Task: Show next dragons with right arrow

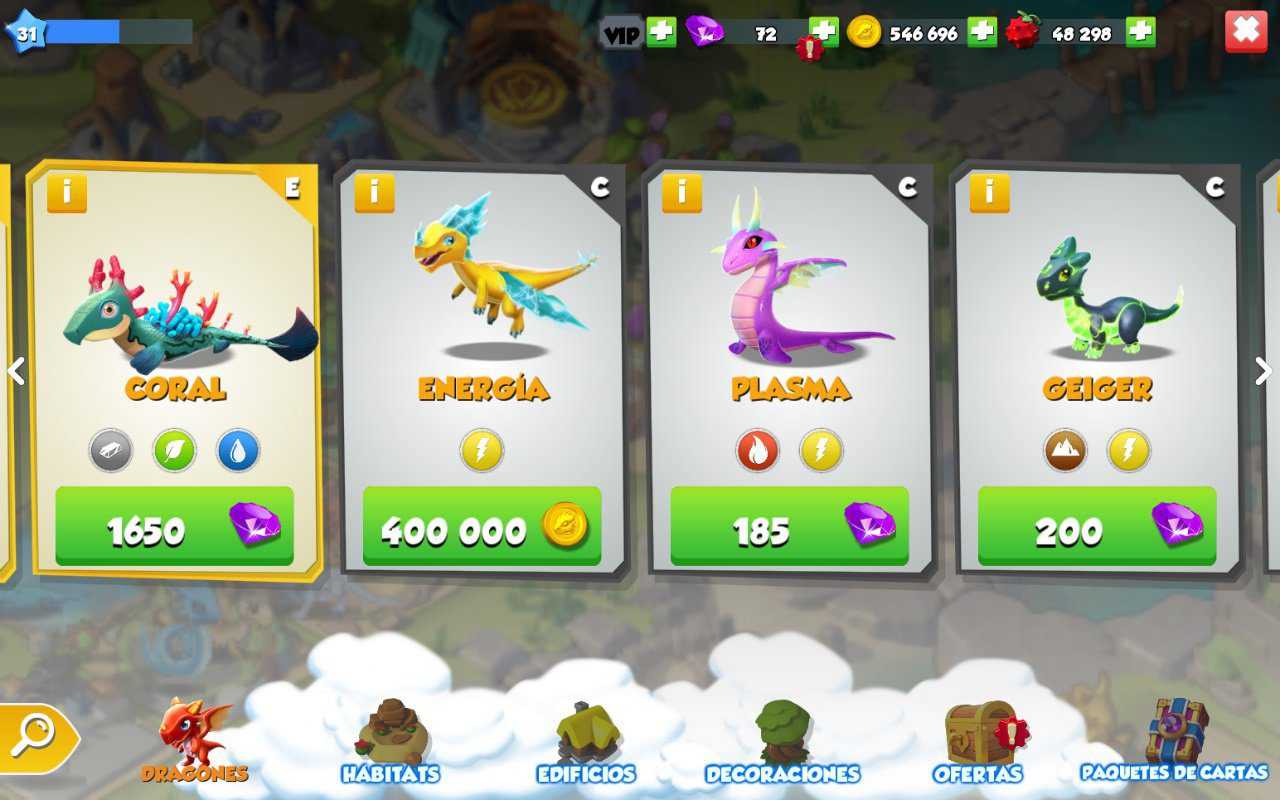Action: coord(1262,371)
